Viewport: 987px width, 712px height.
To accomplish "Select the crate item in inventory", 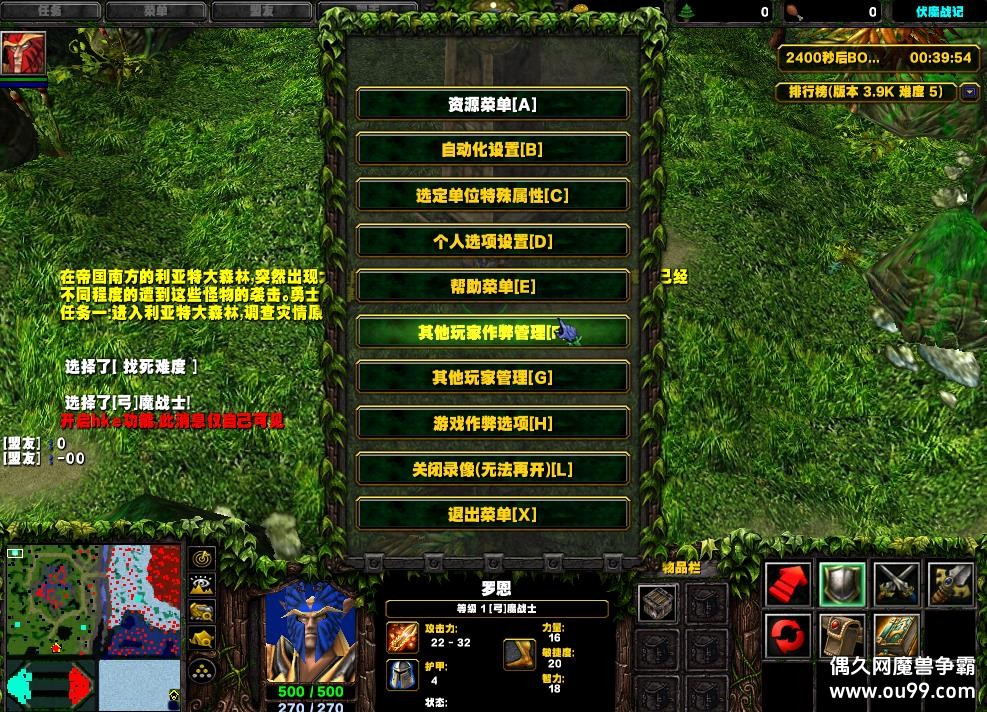I will (x=658, y=603).
